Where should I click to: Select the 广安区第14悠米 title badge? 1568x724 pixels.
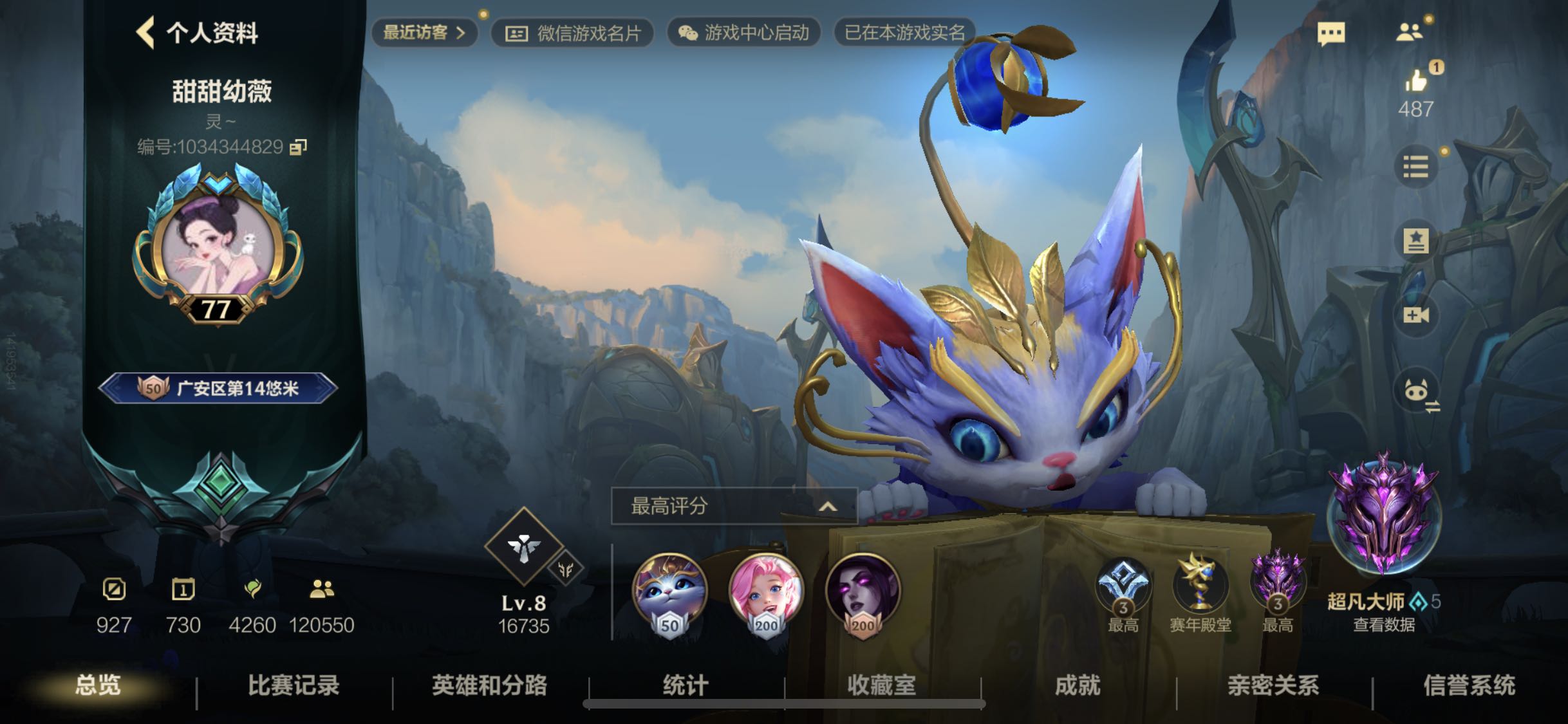click(x=218, y=388)
